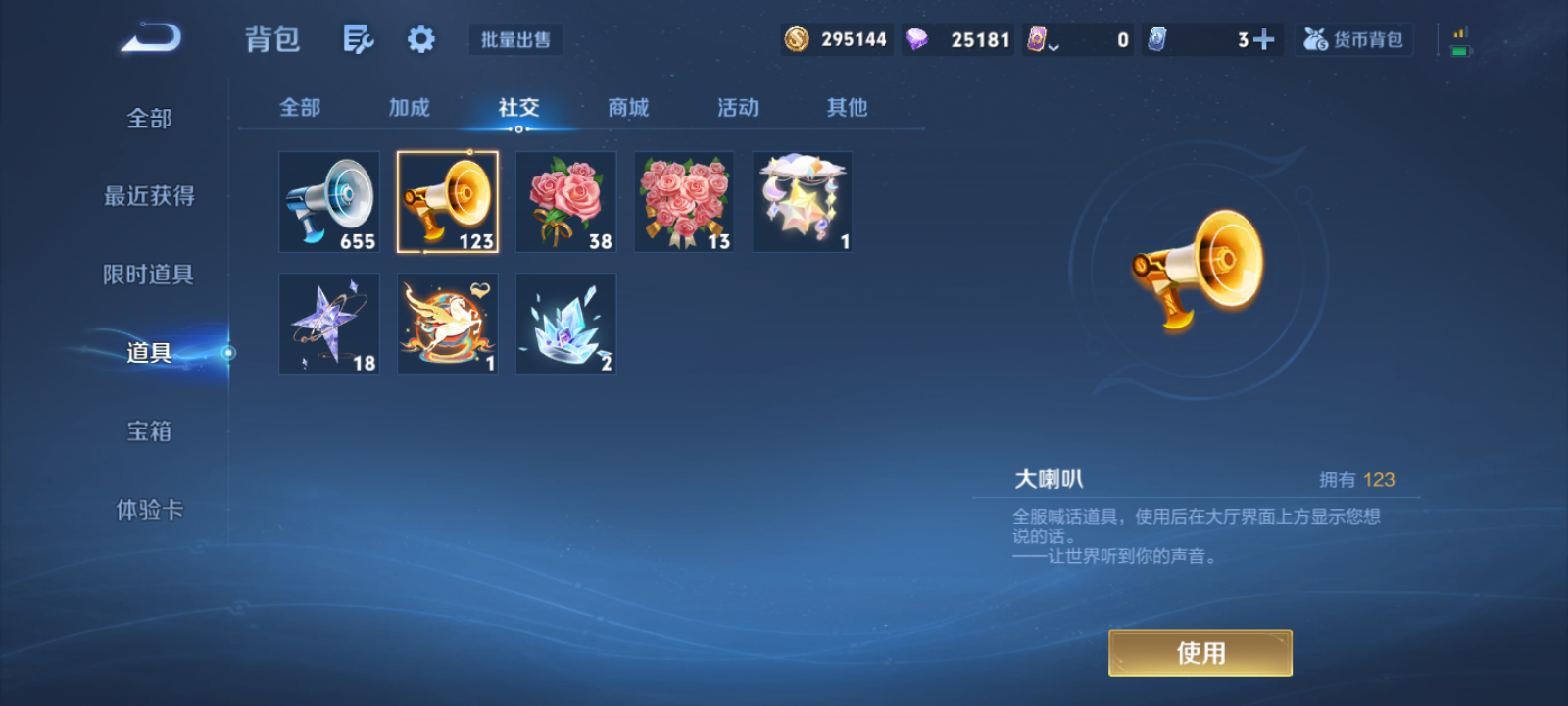Switch to the 商城 tab

tap(628, 108)
